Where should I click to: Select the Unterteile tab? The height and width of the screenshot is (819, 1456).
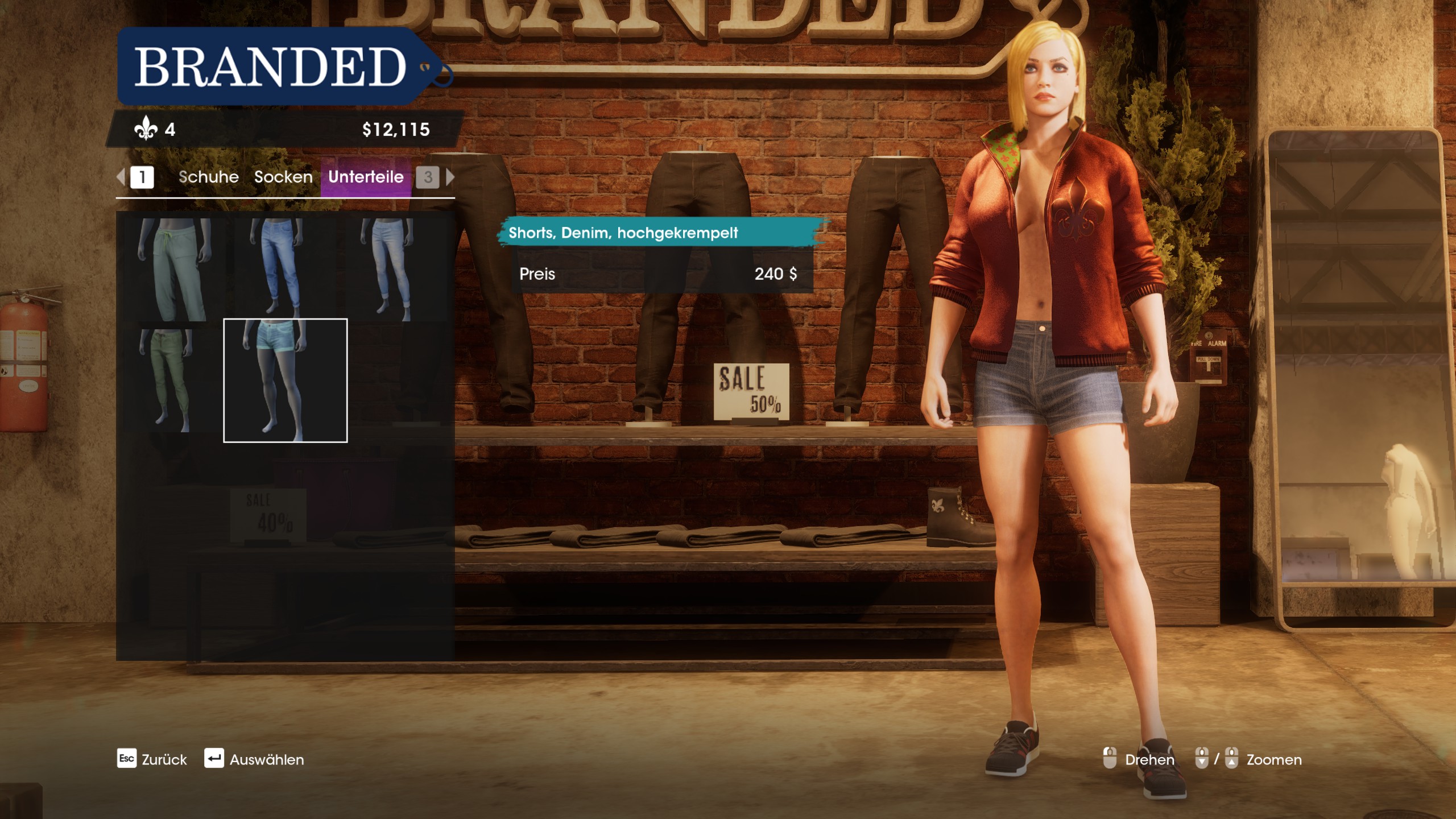pos(366,177)
